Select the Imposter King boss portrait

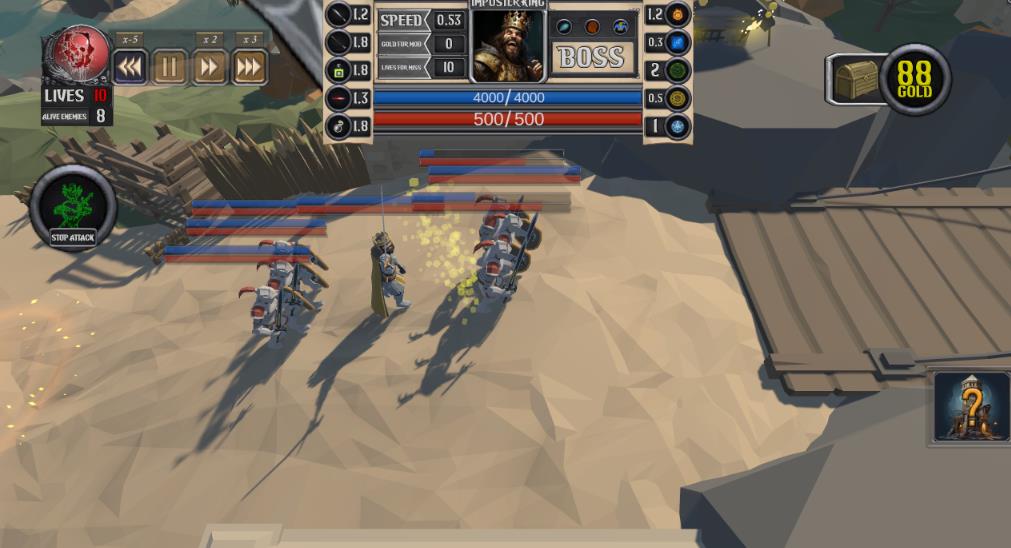pos(508,46)
